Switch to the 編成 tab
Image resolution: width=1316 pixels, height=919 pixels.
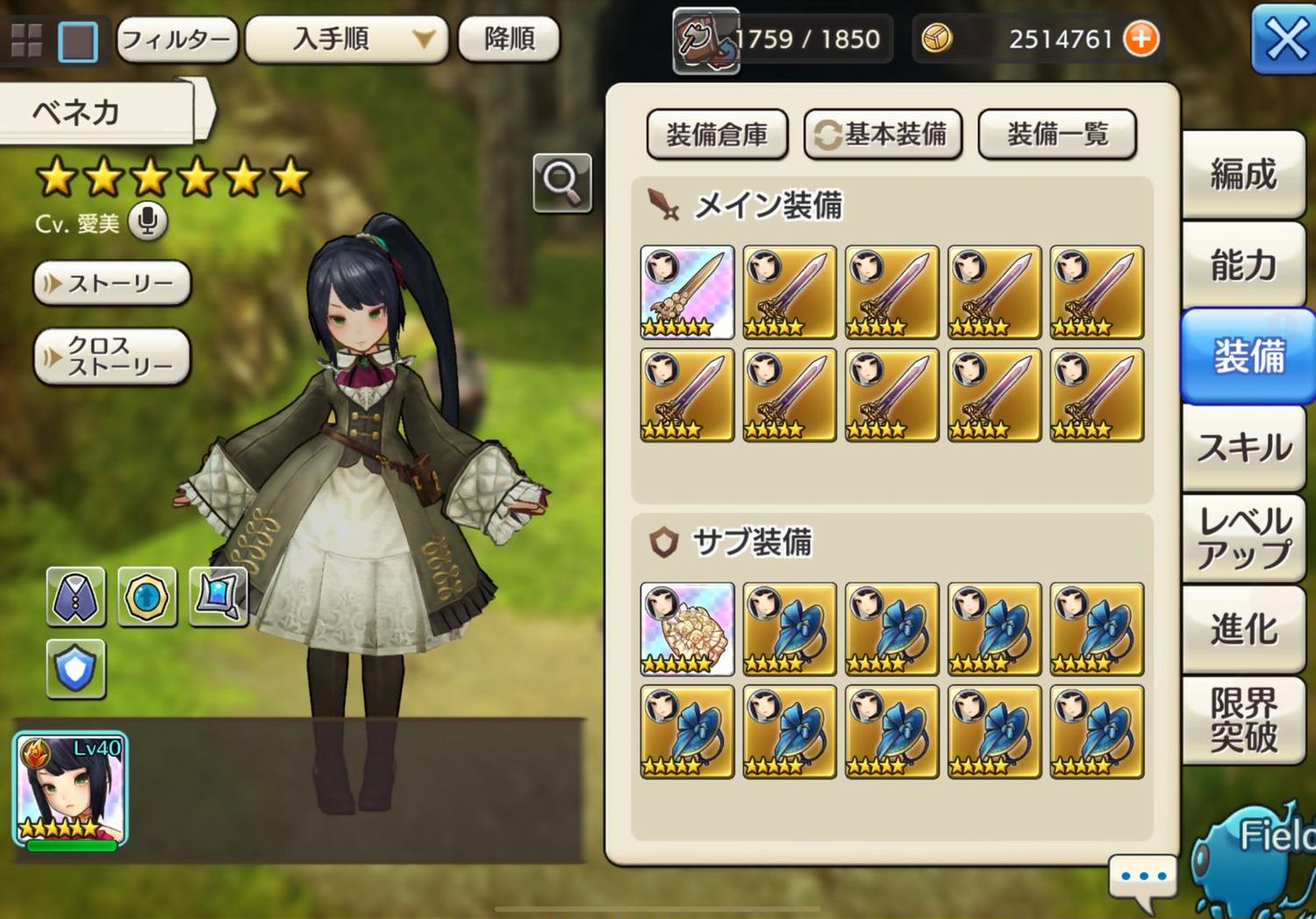pyautogui.click(x=1243, y=174)
